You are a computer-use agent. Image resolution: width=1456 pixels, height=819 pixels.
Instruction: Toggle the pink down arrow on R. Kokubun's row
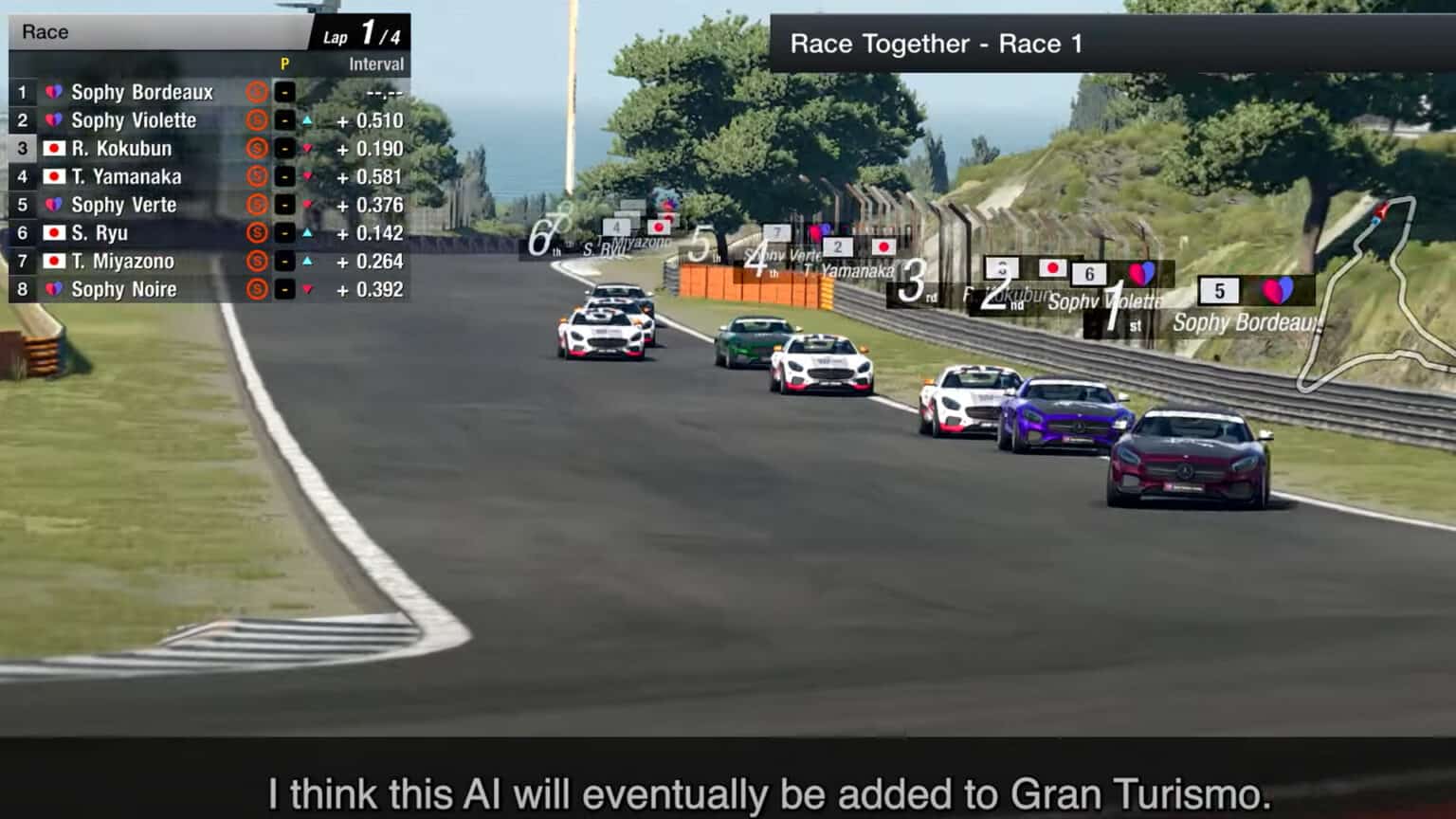pyautogui.click(x=308, y=148)
